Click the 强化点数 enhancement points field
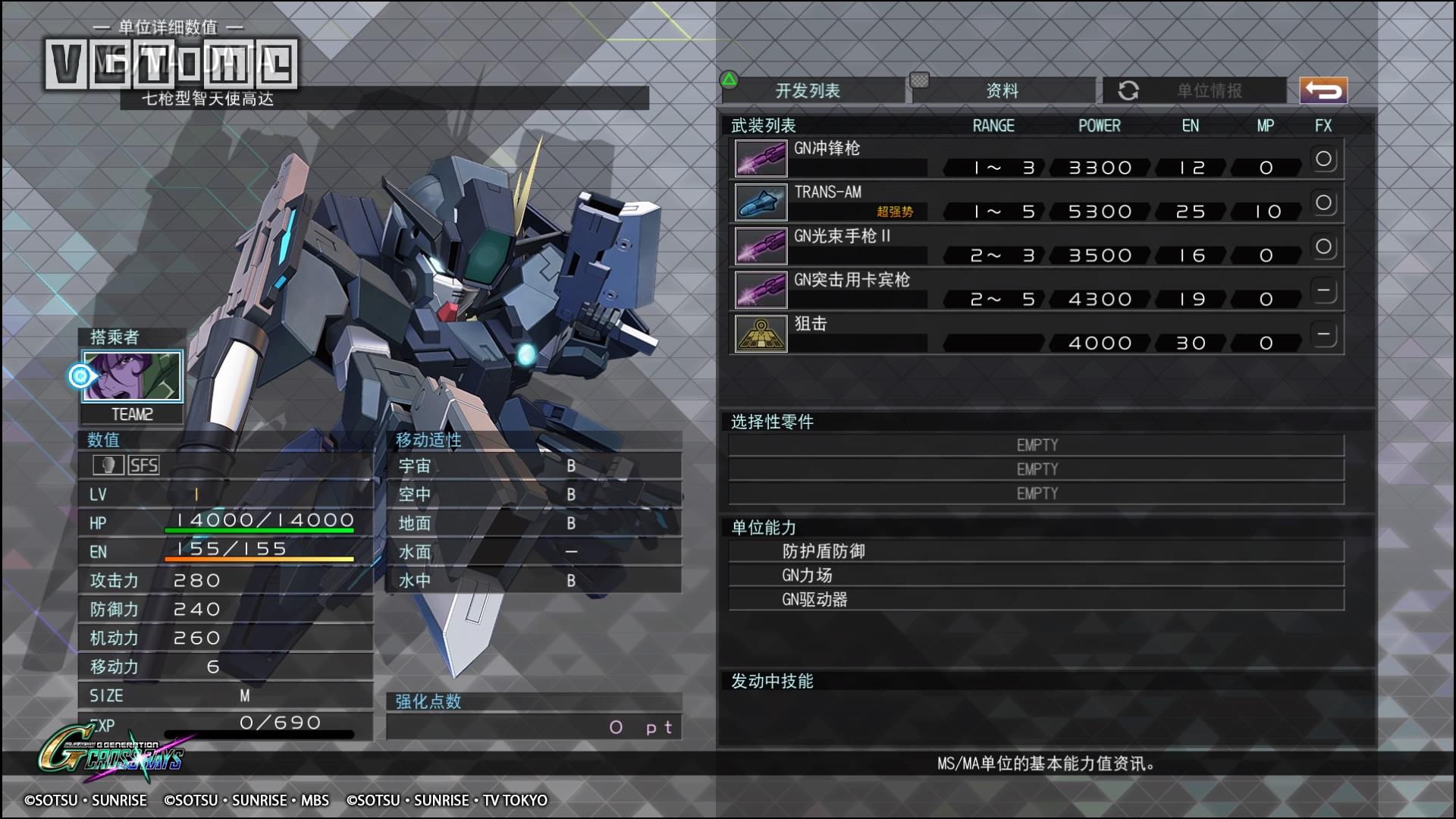The image size is (1456, 819). click(534, 727)
